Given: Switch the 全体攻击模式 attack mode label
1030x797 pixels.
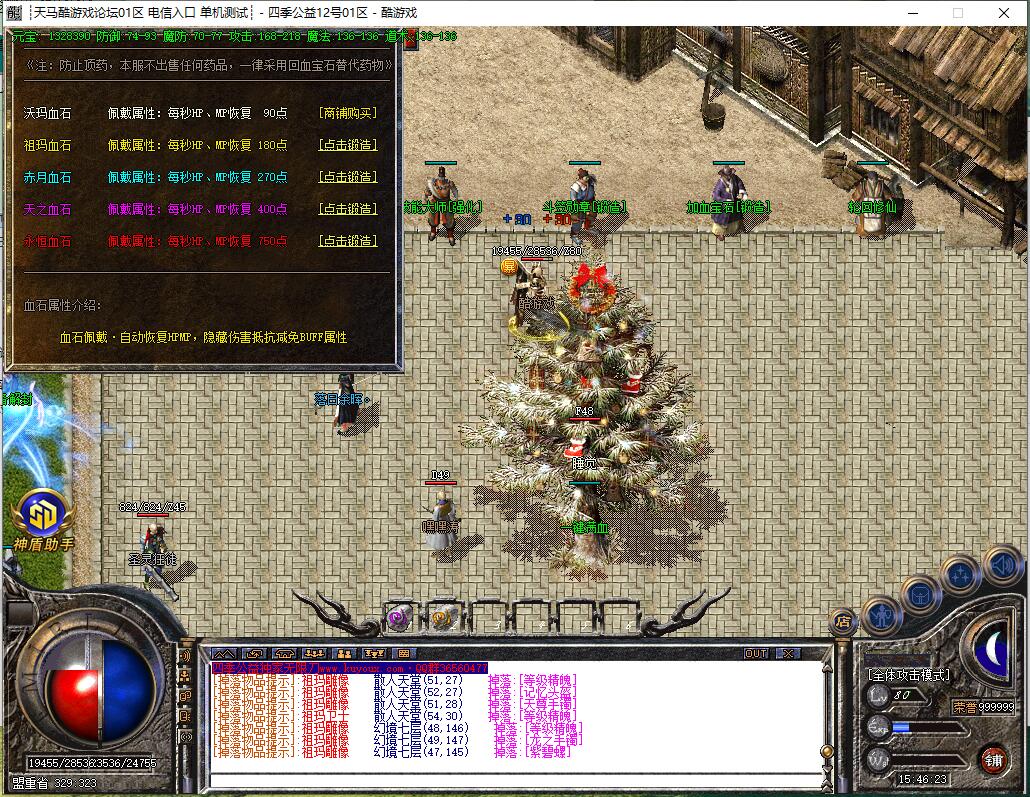Looking at the screenshot, I should (x=908, y=675).
